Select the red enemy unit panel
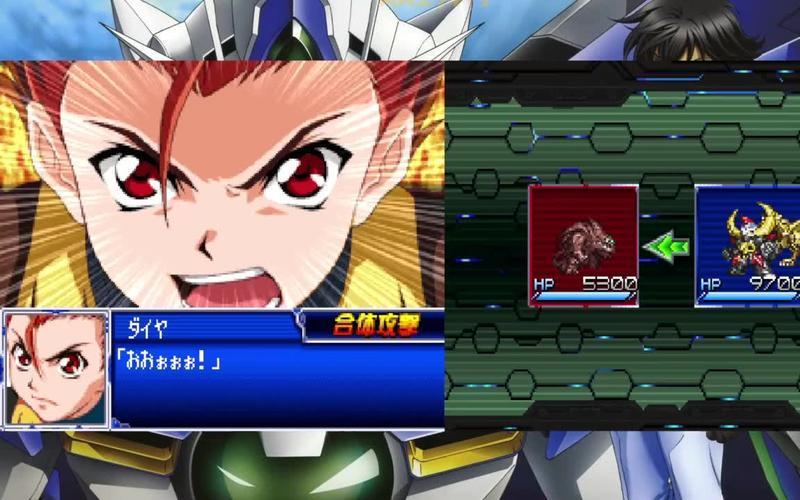800x500 pixels. coord(583,245)
